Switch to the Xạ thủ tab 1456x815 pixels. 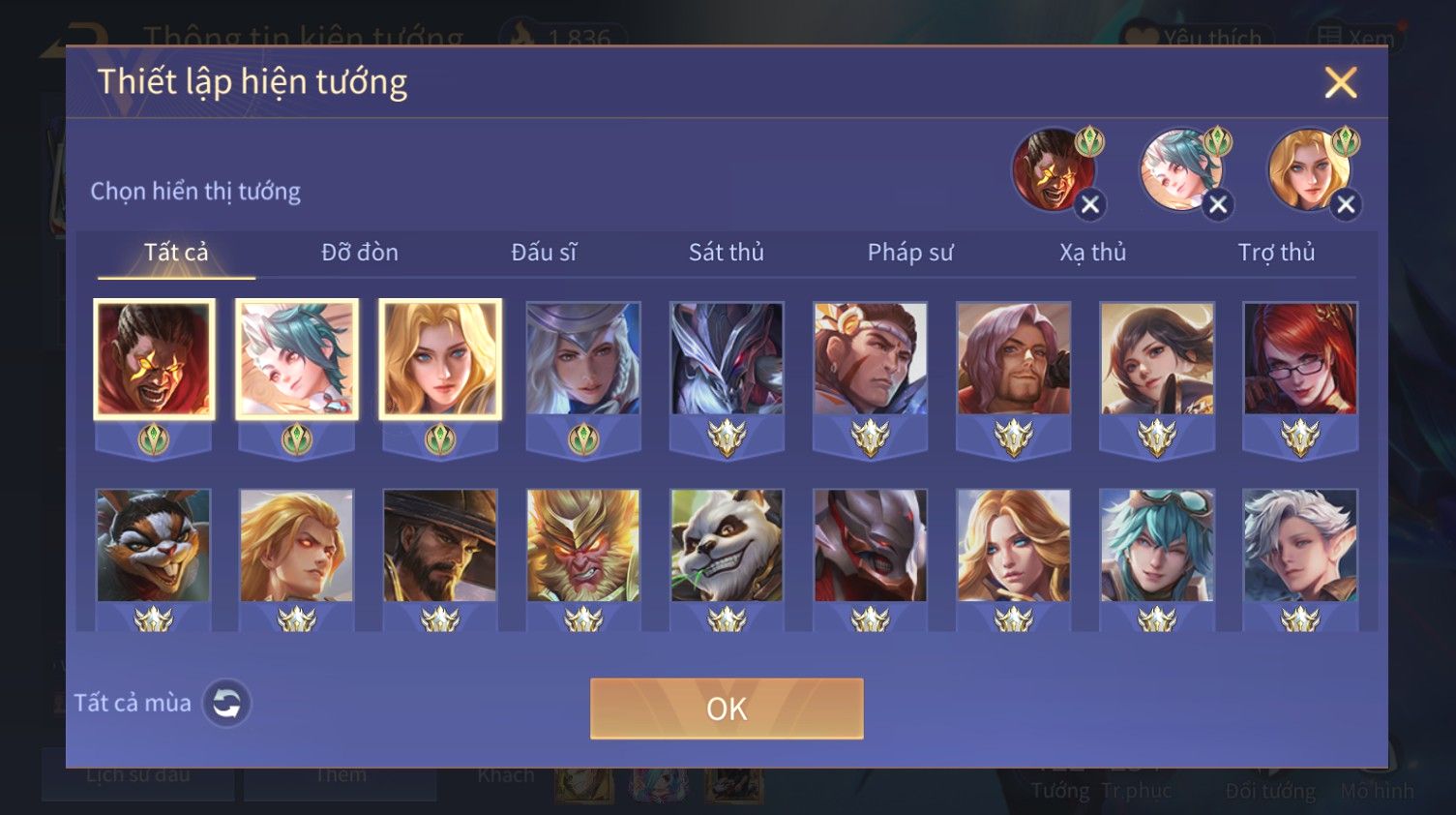pos(1093,253)
